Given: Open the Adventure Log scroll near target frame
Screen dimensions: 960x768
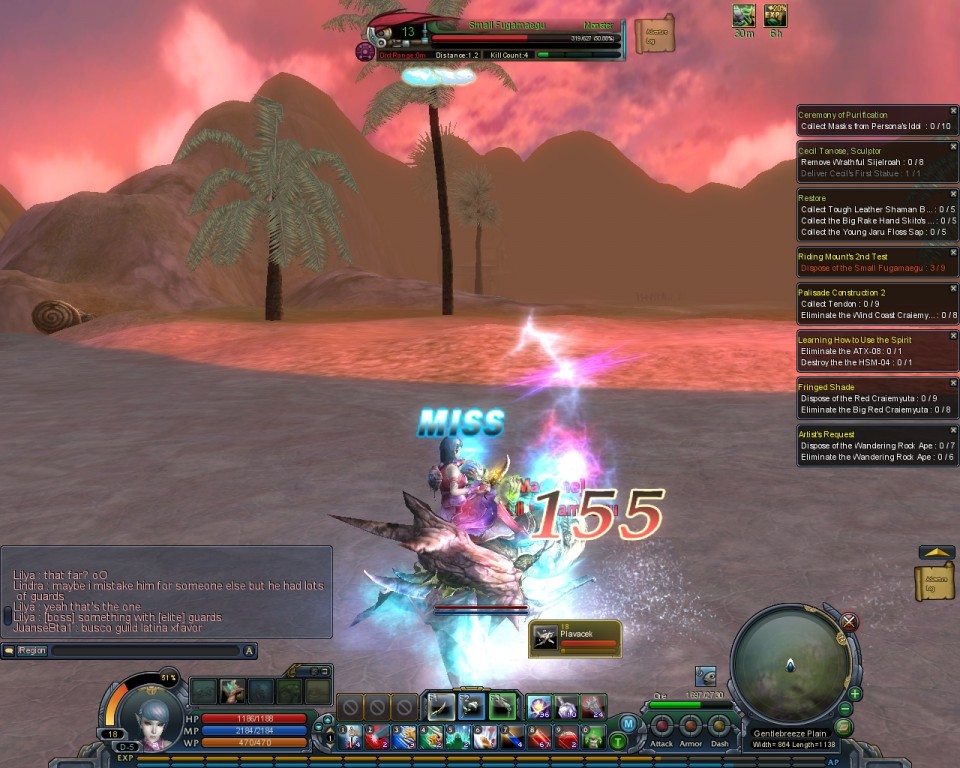Looking at the screenshot, I should point(655,34).
